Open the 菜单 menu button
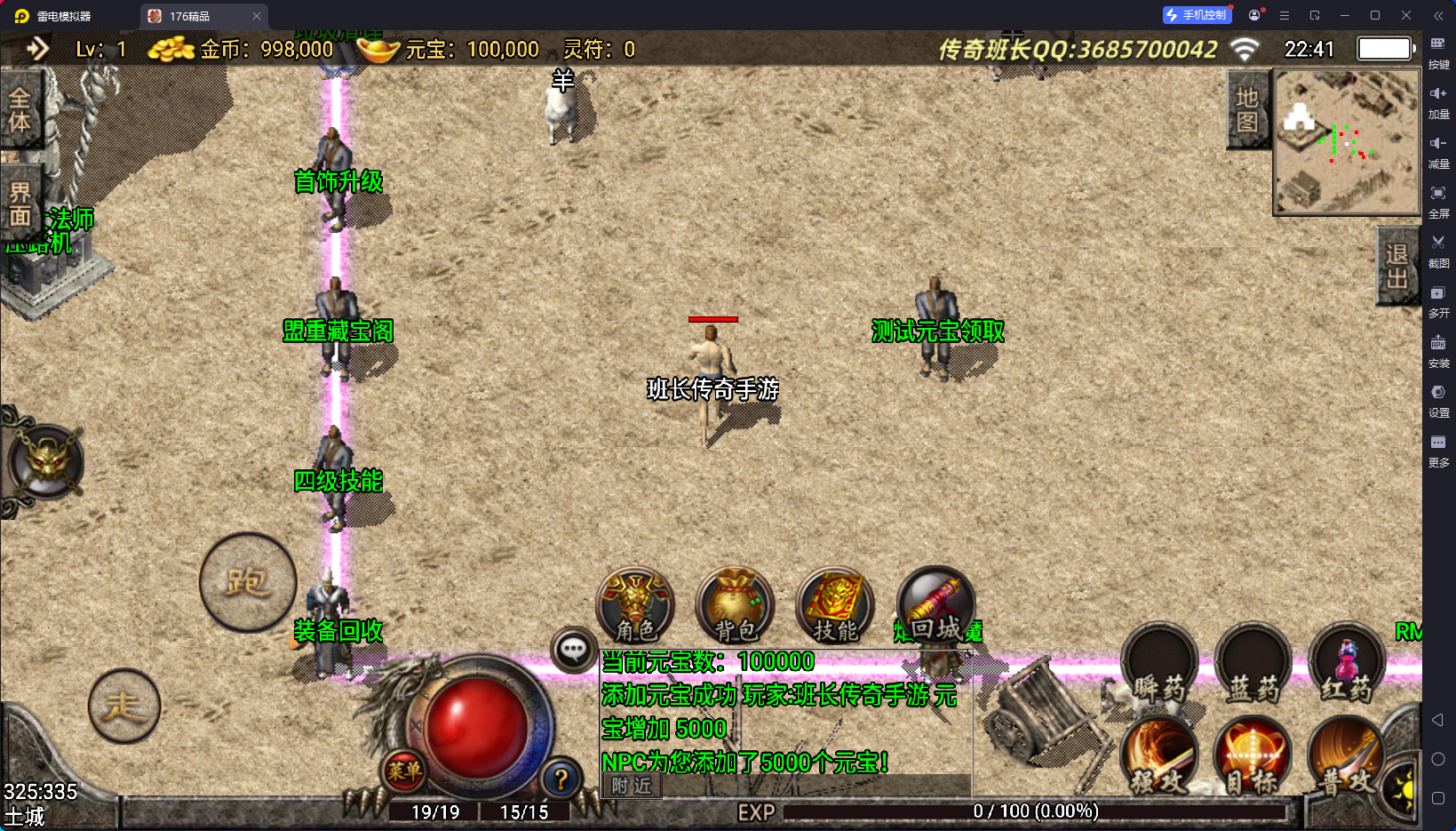 tap(404, 771)
